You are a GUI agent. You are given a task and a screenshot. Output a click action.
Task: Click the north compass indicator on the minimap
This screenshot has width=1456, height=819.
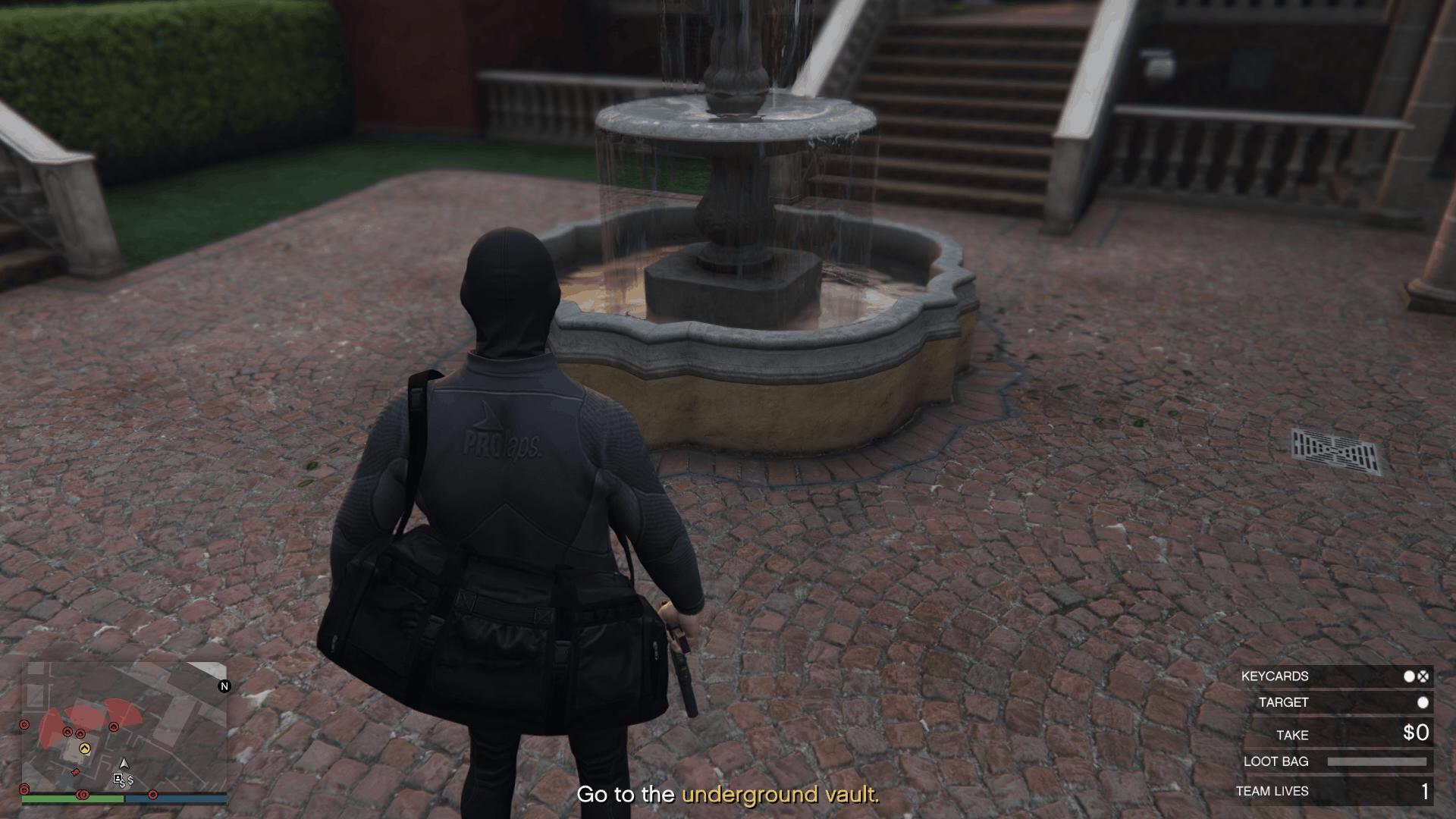click(224, 686)
